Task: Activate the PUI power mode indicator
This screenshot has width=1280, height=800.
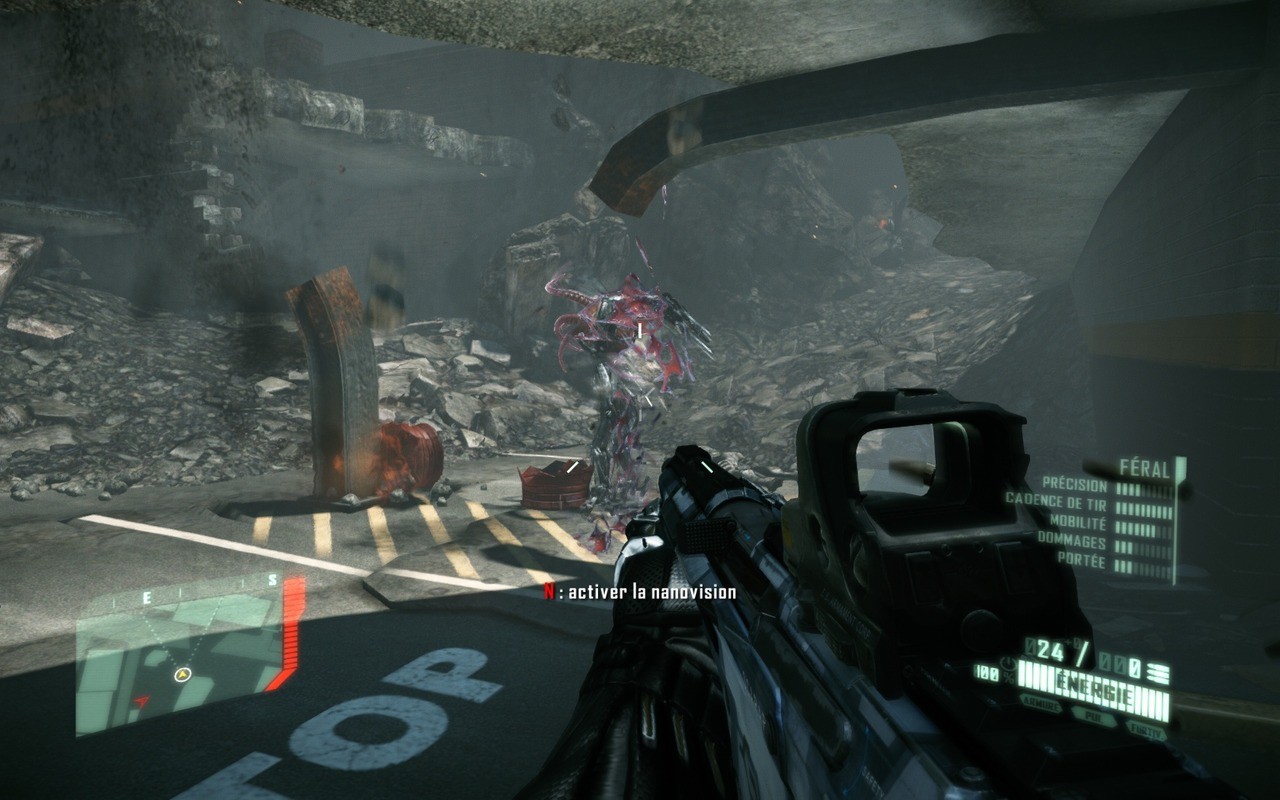Action: pos(1092,715)
